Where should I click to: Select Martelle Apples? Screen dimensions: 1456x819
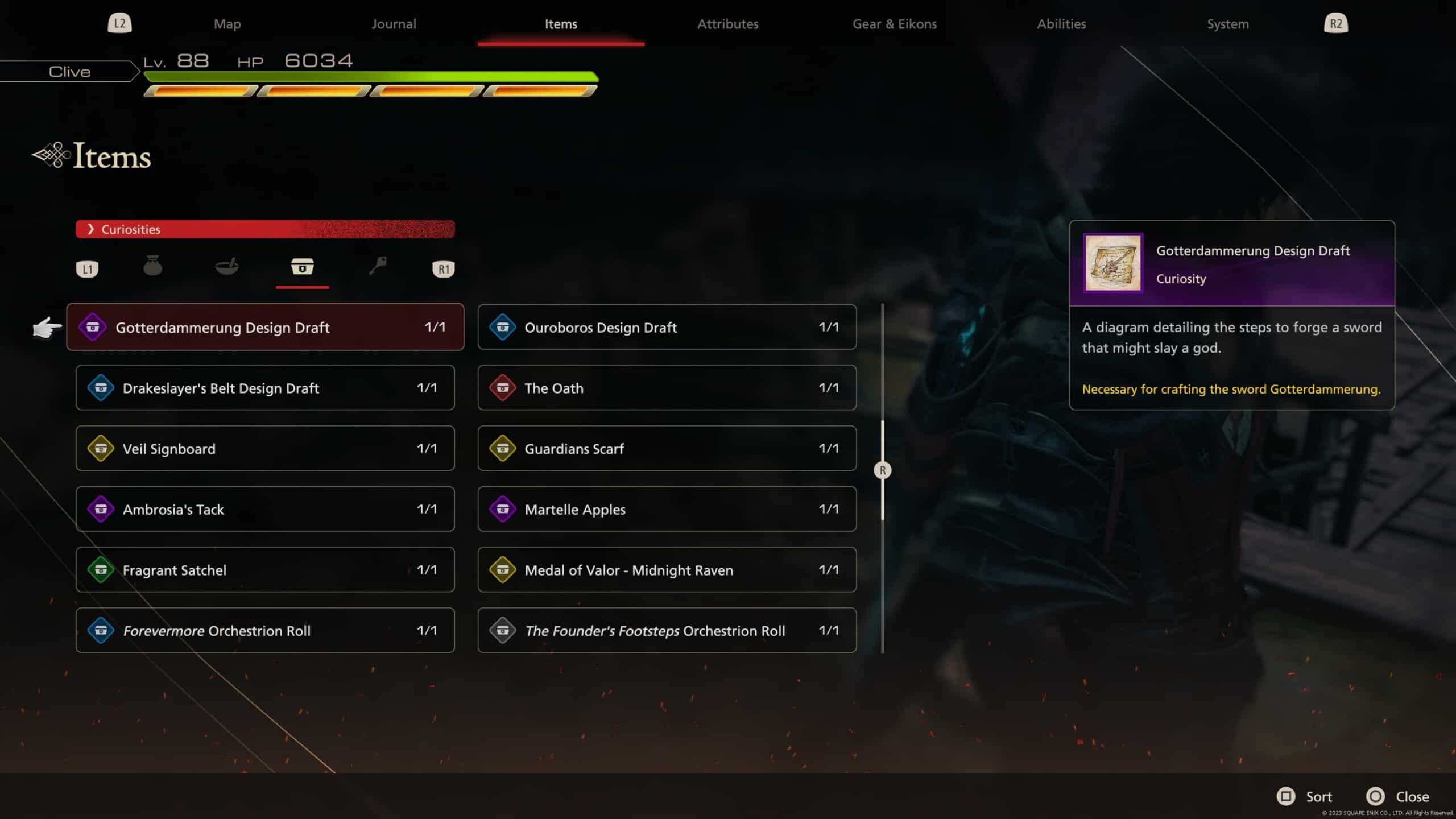point(667,509)
